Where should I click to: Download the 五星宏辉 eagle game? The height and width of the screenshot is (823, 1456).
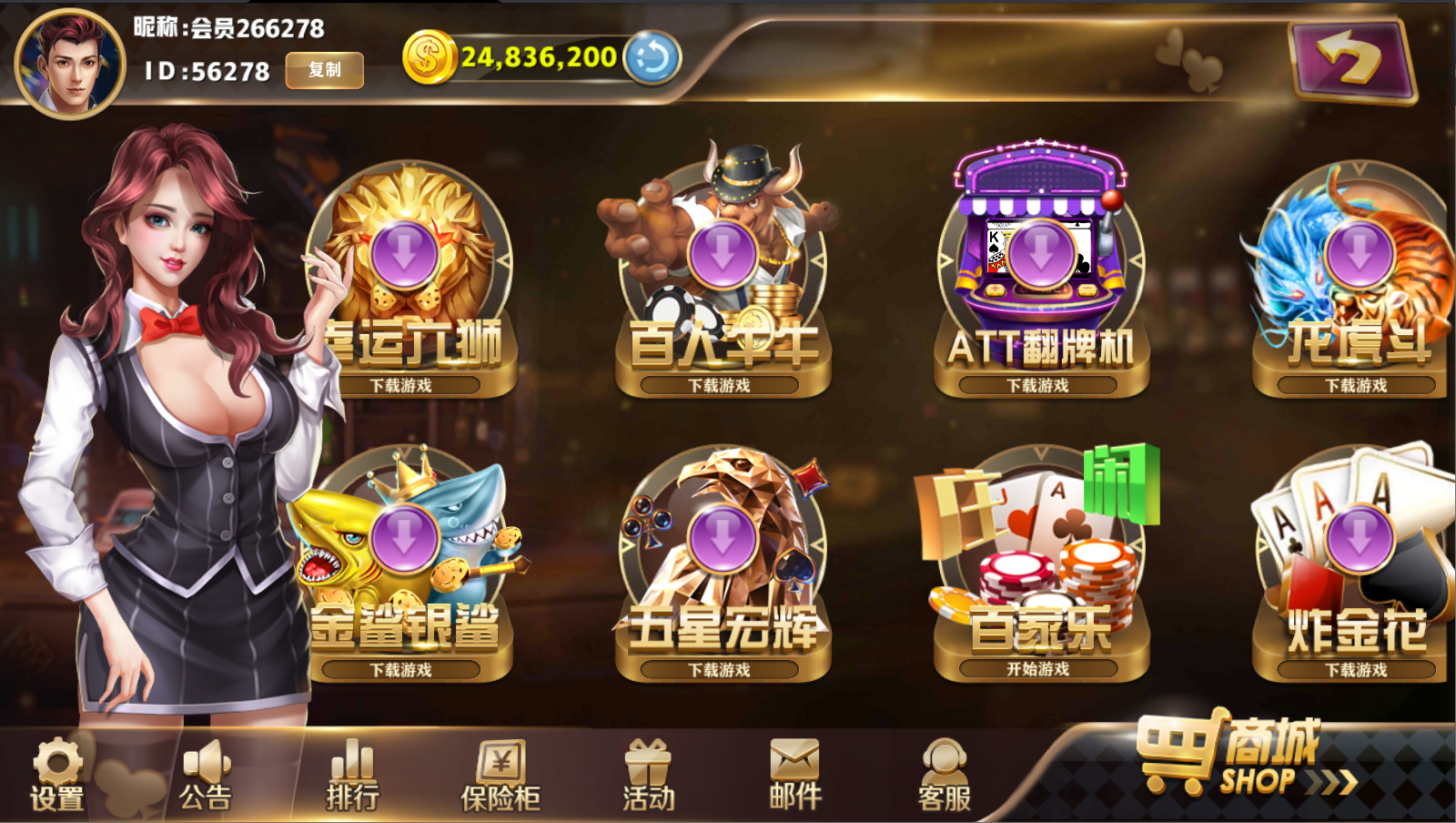pos(723,539)
